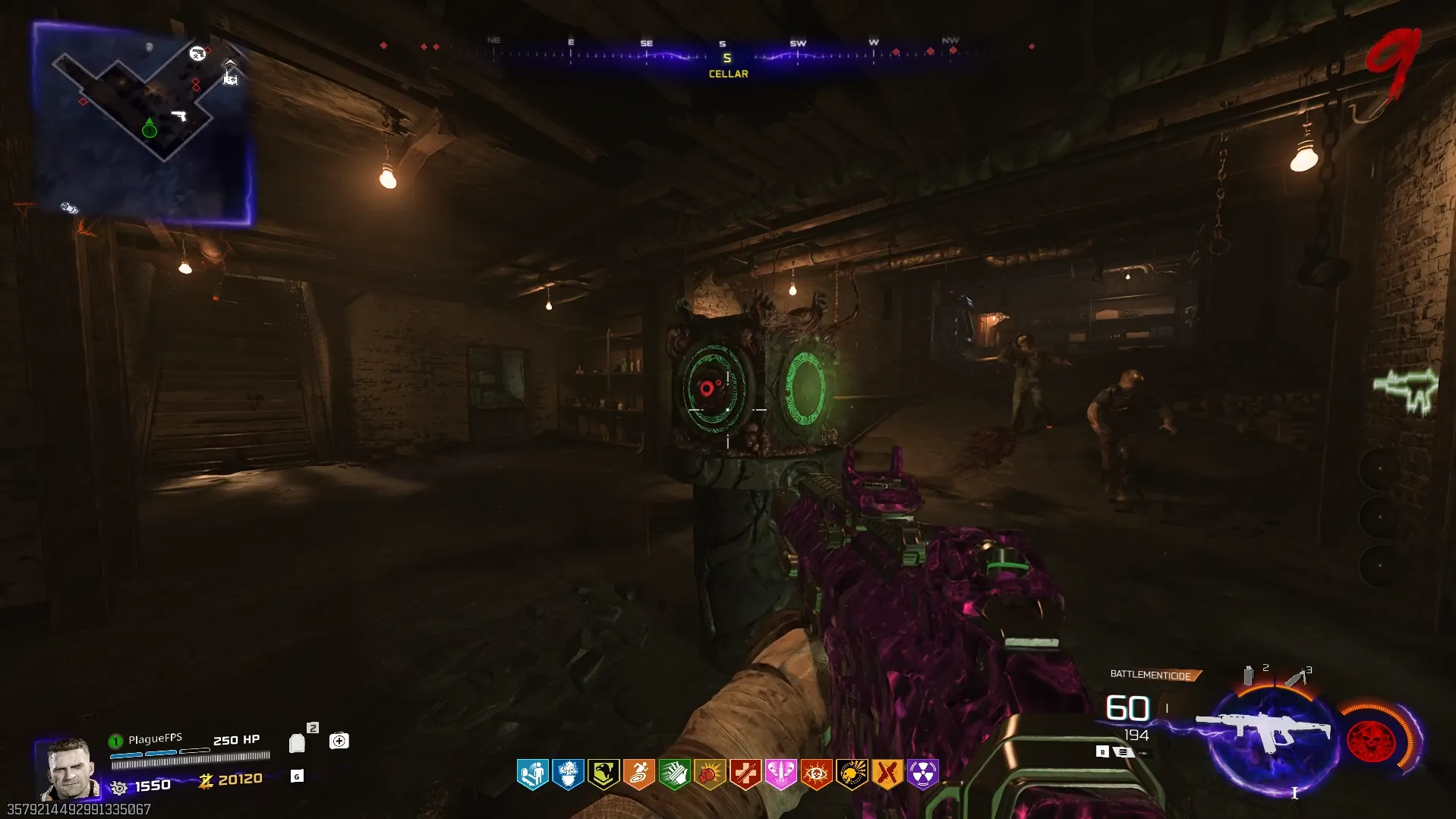This screenshot has width=1456, height=819.
Task: Select the Stamin-Up running man perk icon
Action: click(x=638, y=774)
